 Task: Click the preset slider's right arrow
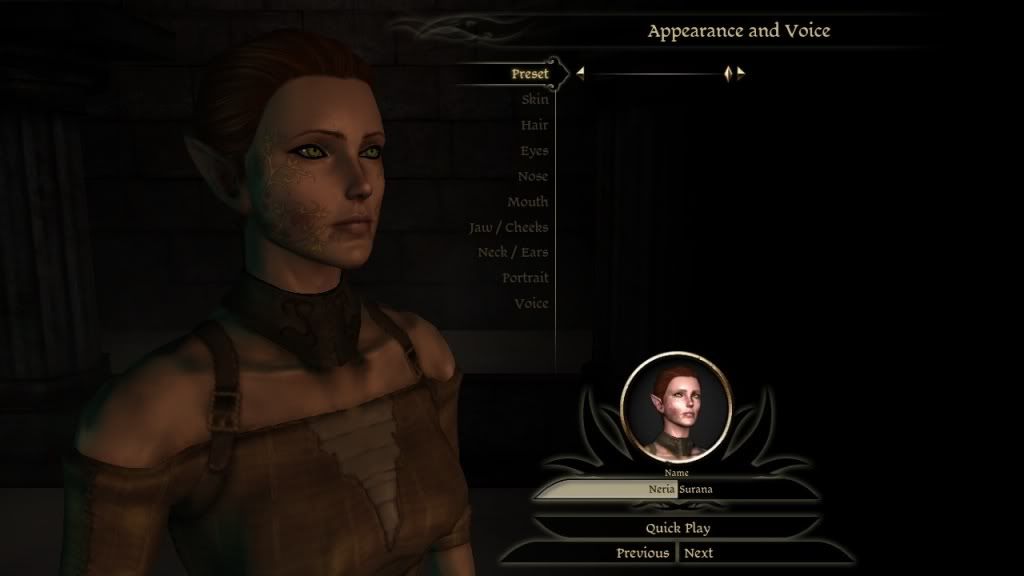pos(741,73)
